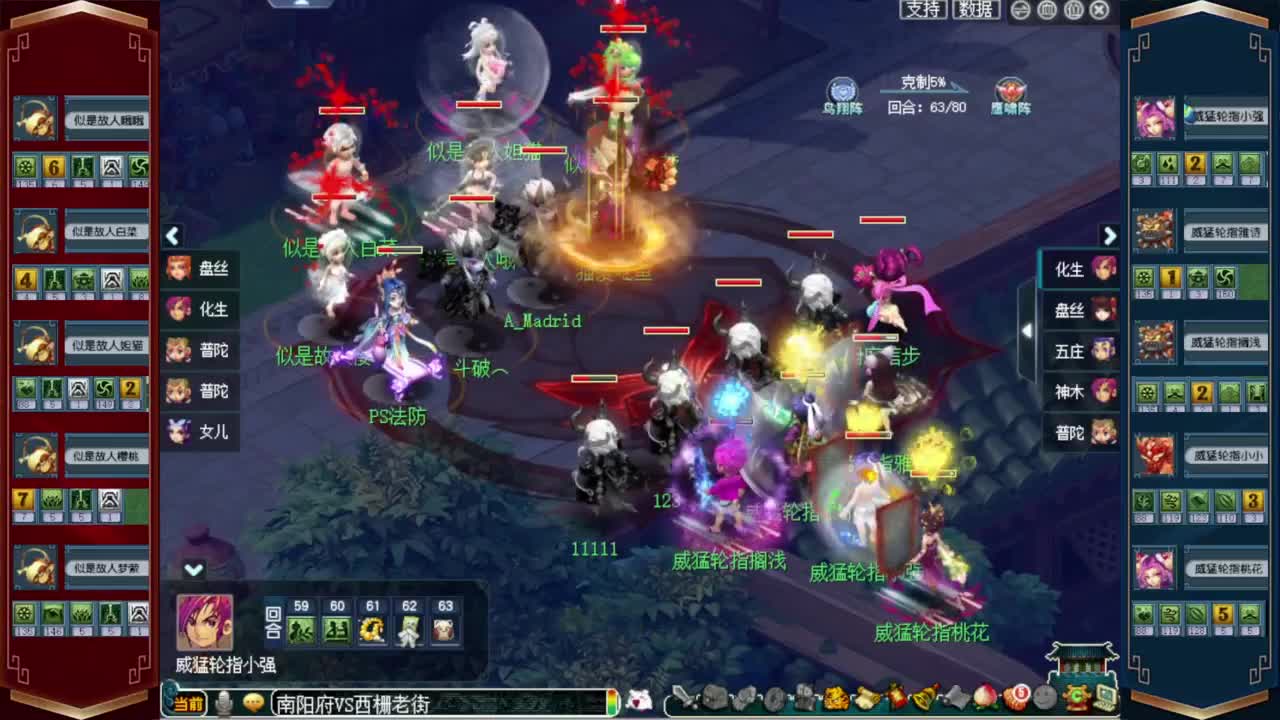Click the down chevron below the 女儿 entry
Screen dimensions: 1280x720
pos(193,568)
